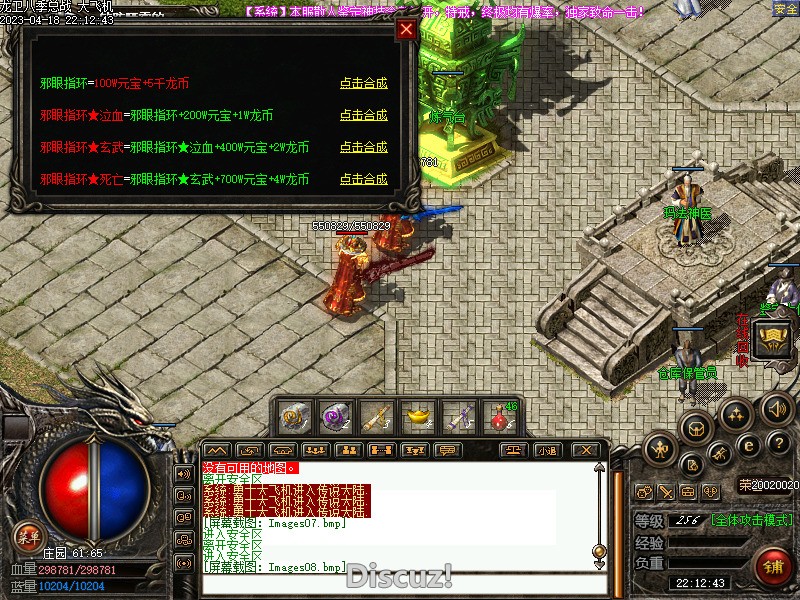
Task: Click 点击合成 for the basic 邪眼指环
Action: point(363,83)
